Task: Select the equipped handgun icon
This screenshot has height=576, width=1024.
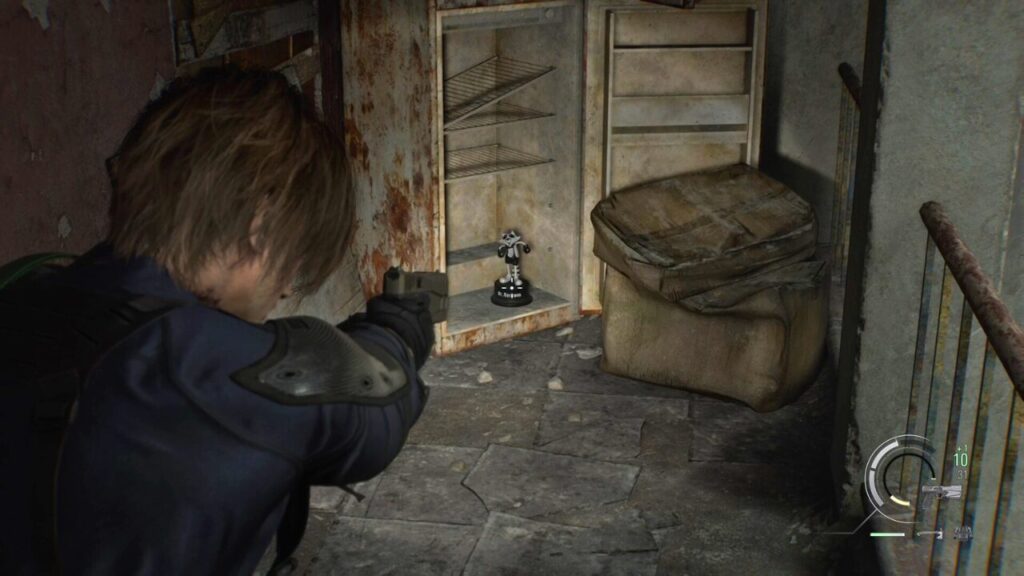Action: pos(943,492)
